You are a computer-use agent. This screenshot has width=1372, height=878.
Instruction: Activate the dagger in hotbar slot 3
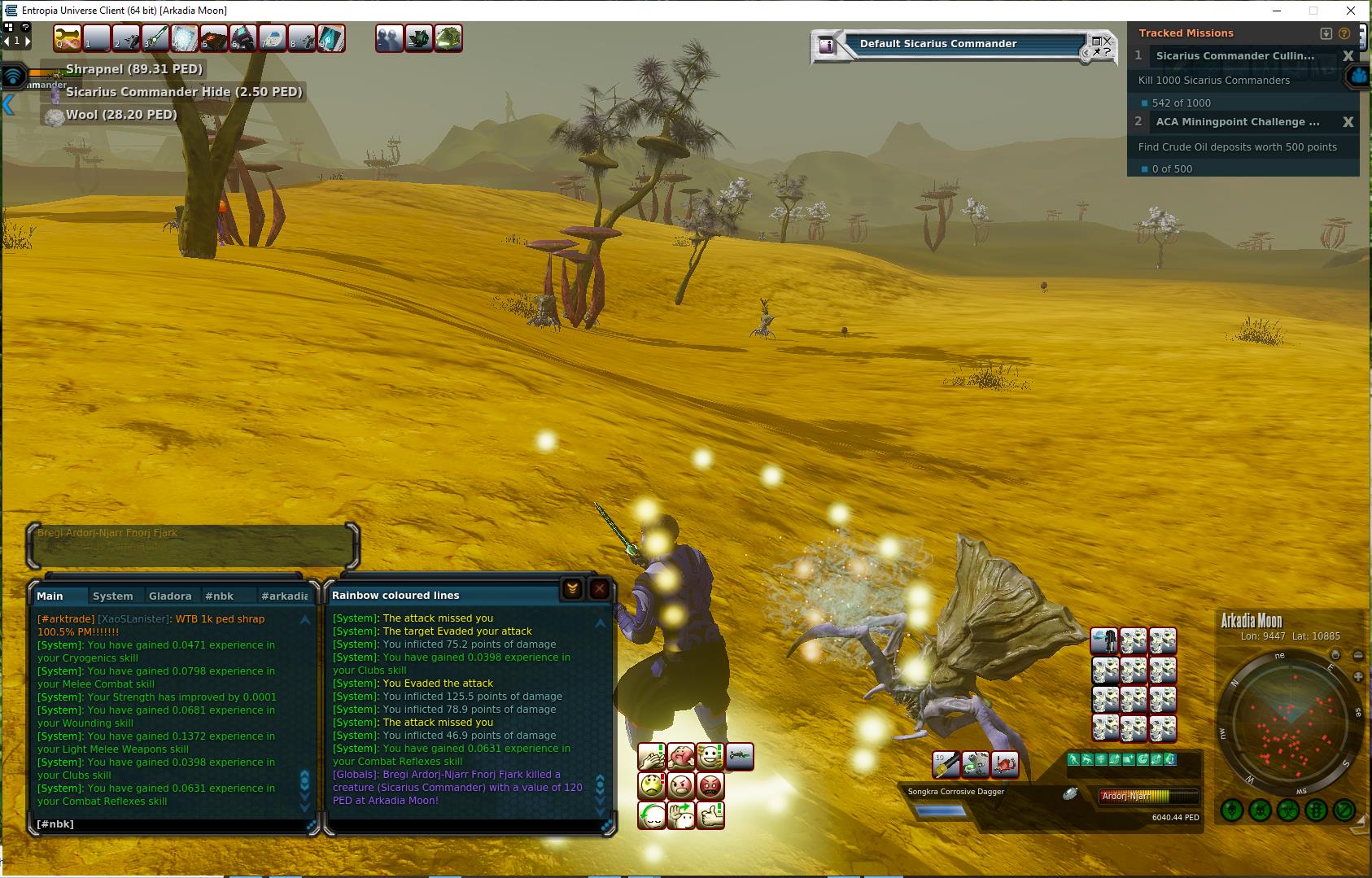tap(155, 38)
